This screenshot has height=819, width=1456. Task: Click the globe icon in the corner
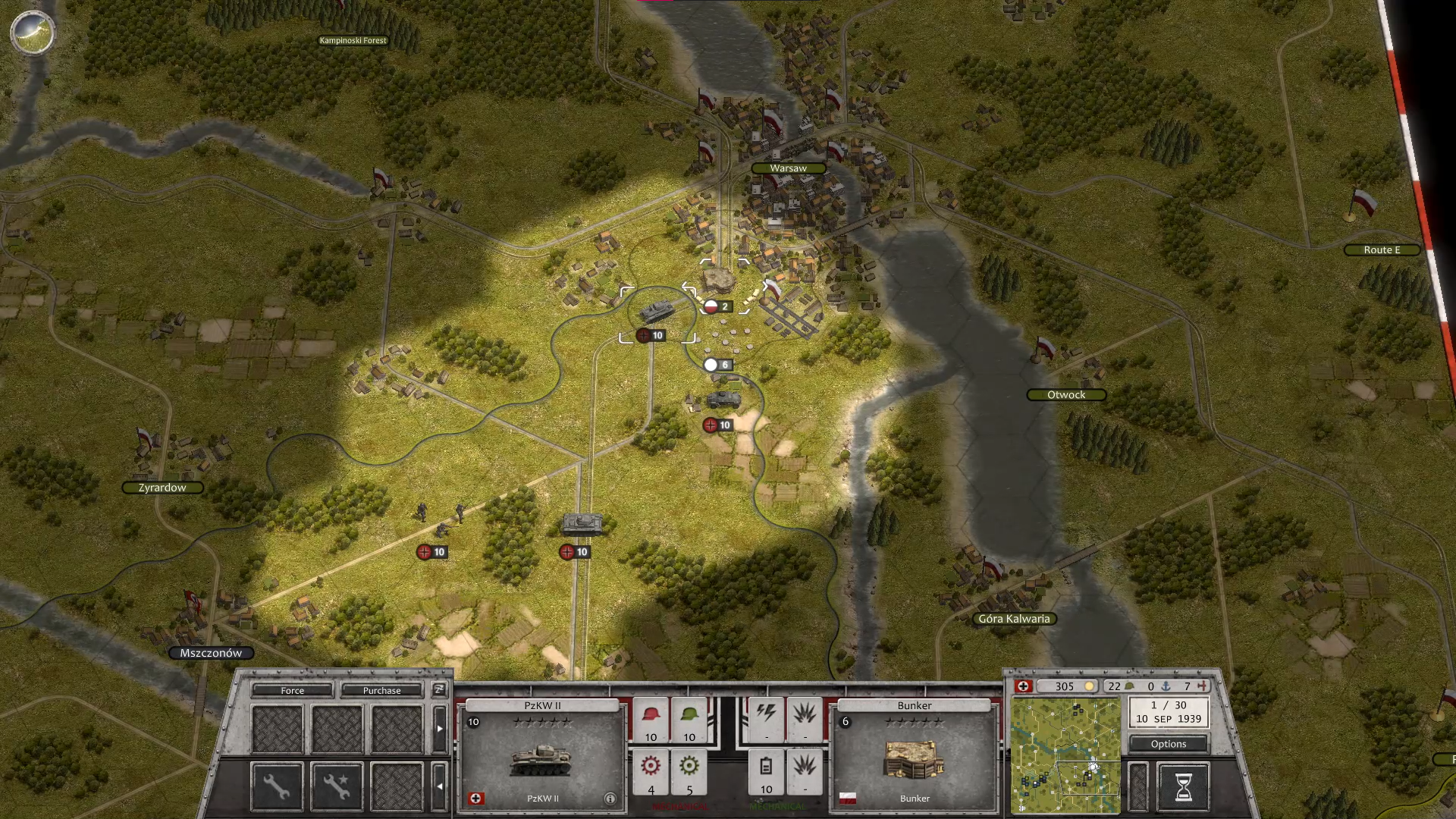click(x=32, y=33)
